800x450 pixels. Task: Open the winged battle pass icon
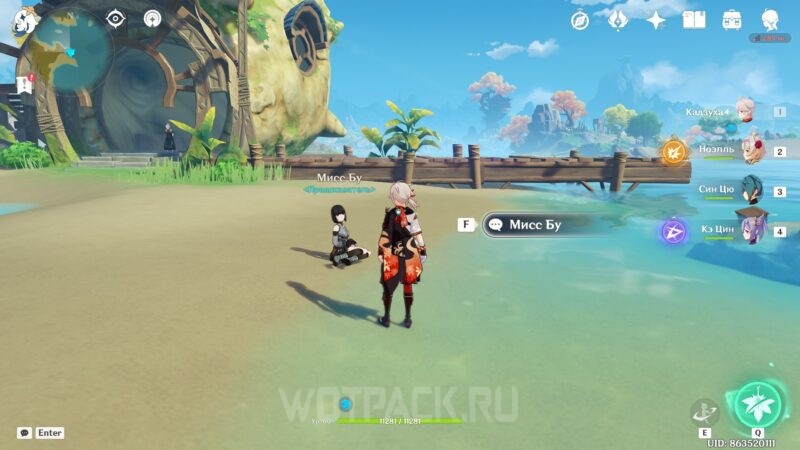click(619, 19)
